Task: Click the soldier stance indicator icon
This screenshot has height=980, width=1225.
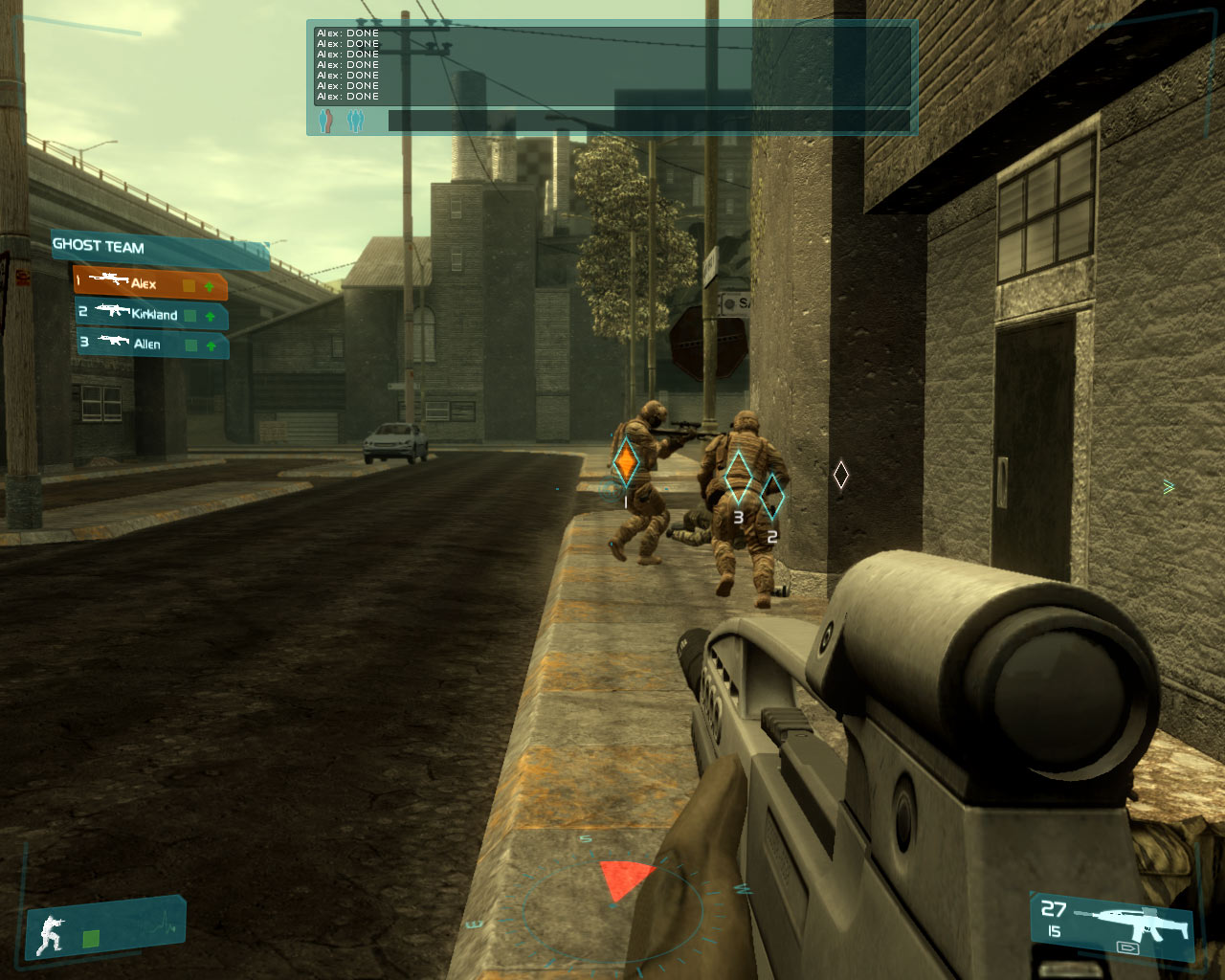Action: pos(51,934)
